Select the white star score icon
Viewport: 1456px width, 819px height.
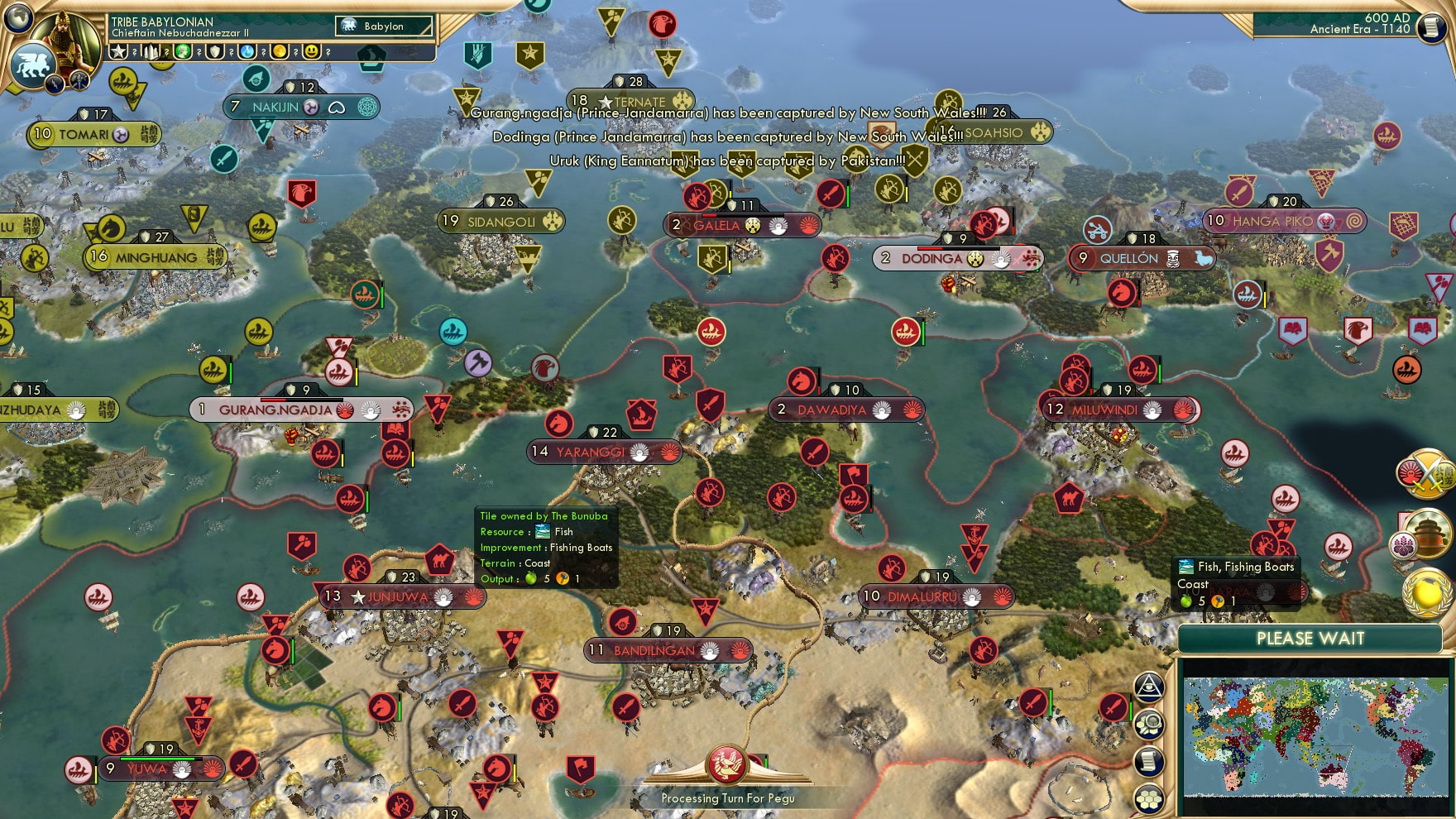[118, 52]
